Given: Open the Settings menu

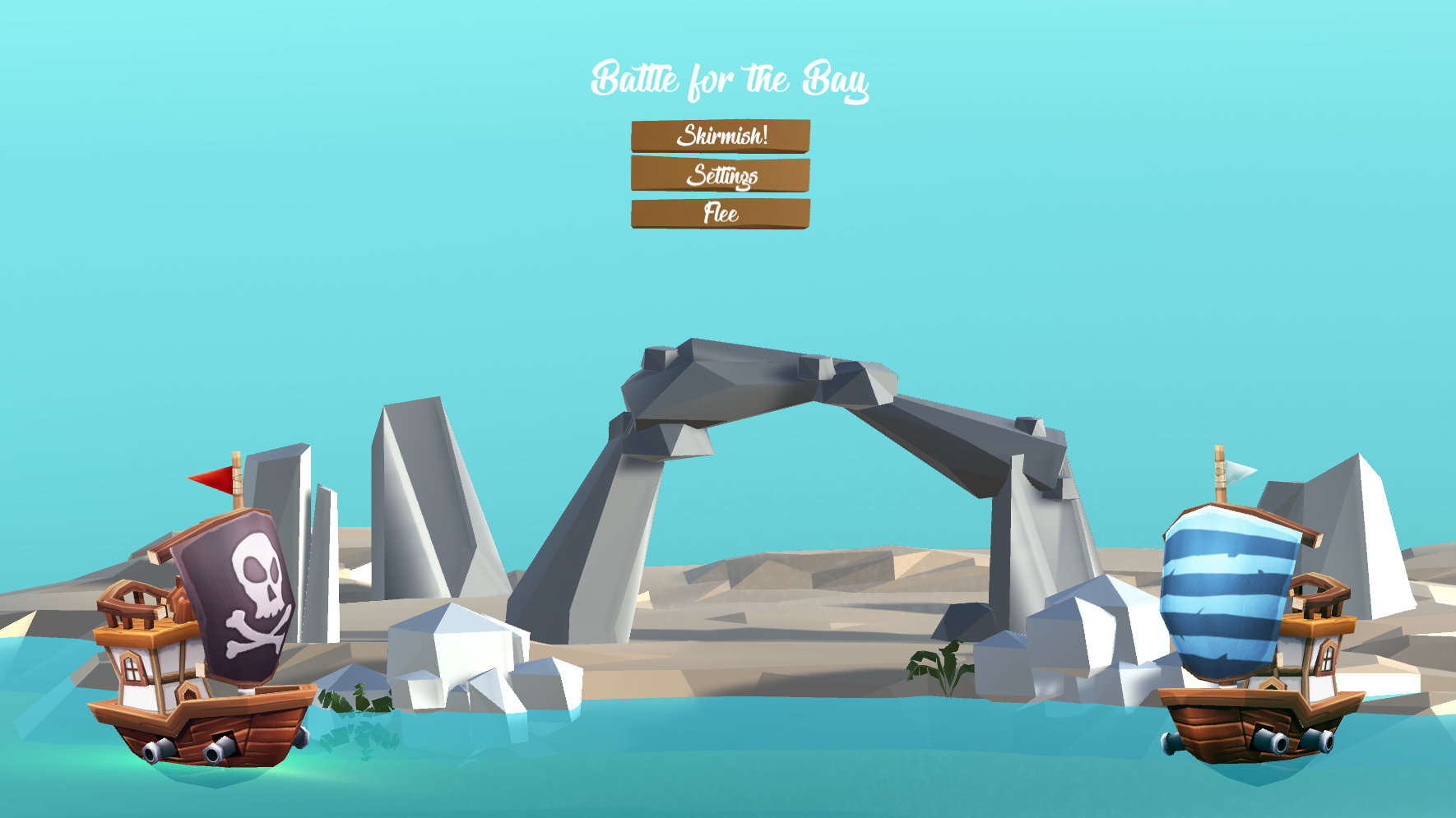Looking at the screenshot, I should (x=721, y=175).
